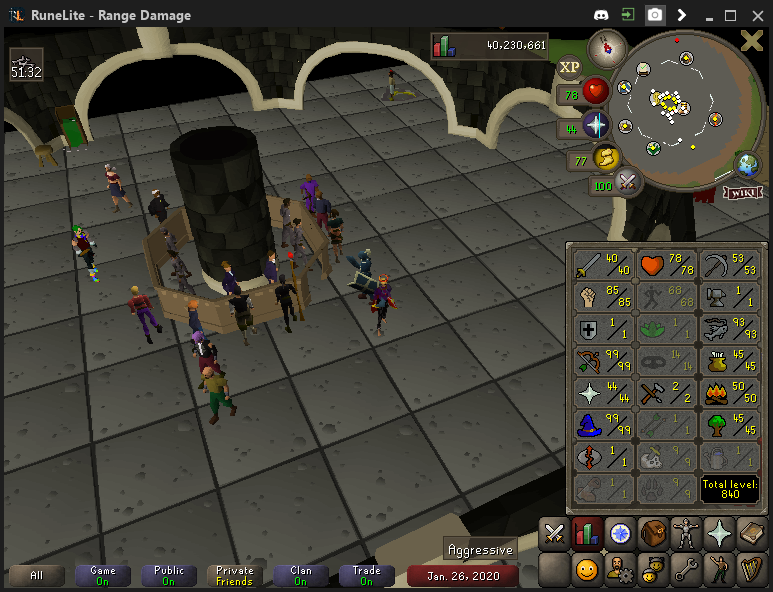
Task: Take a screenshot with RuneLite camera button
Action: (x=654, y=15)
